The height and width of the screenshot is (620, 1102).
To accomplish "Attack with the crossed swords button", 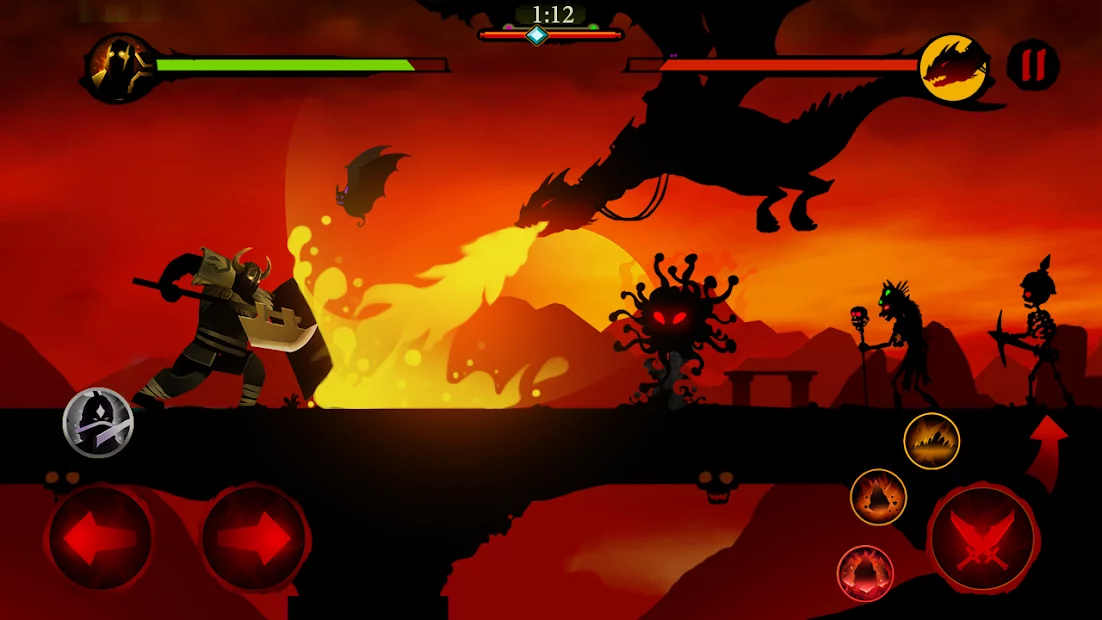I will coord(983,539).
